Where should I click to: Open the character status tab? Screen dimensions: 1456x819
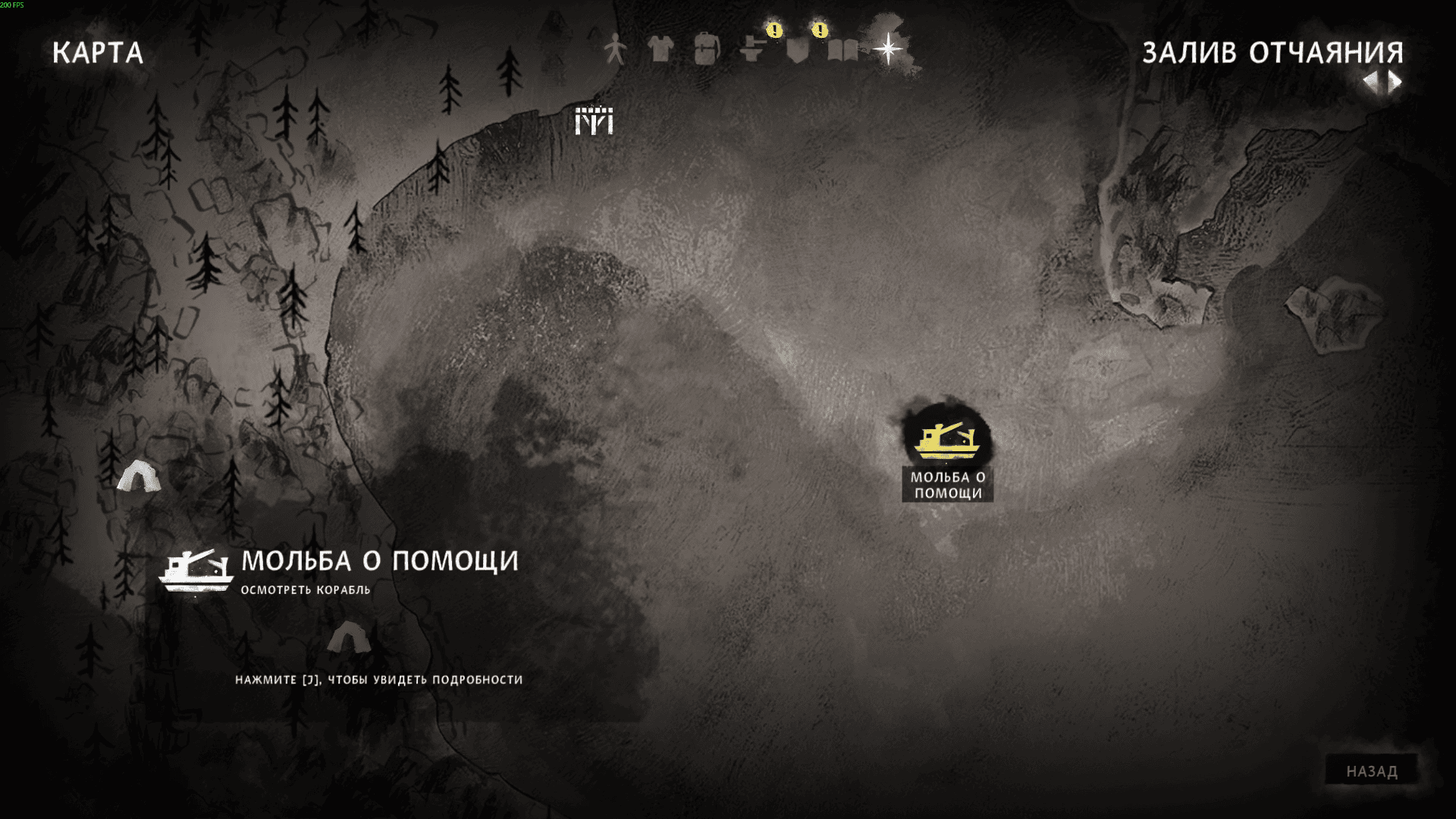[615, 50]
